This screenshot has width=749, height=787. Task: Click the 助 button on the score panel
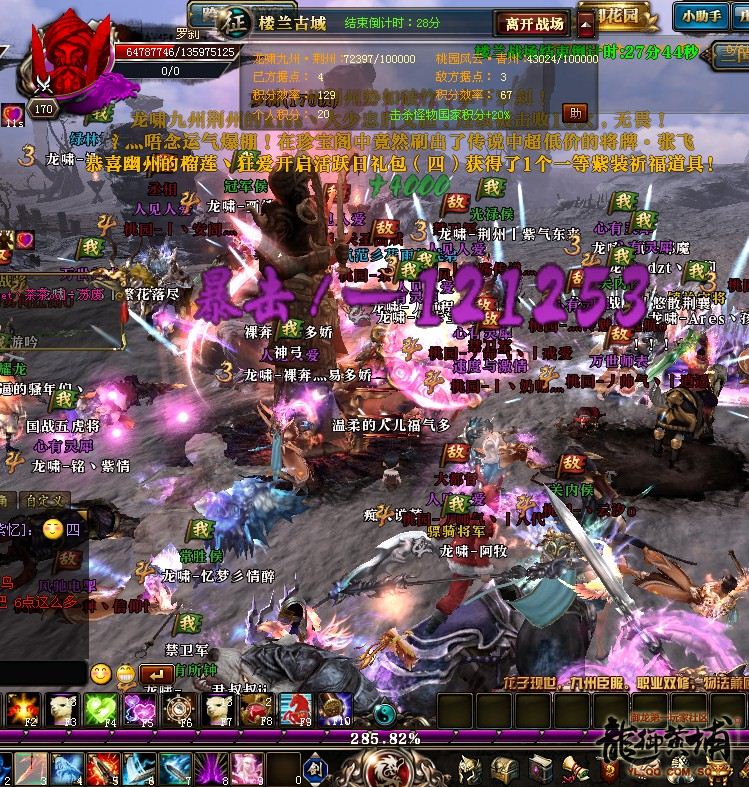tap(575, 112)
